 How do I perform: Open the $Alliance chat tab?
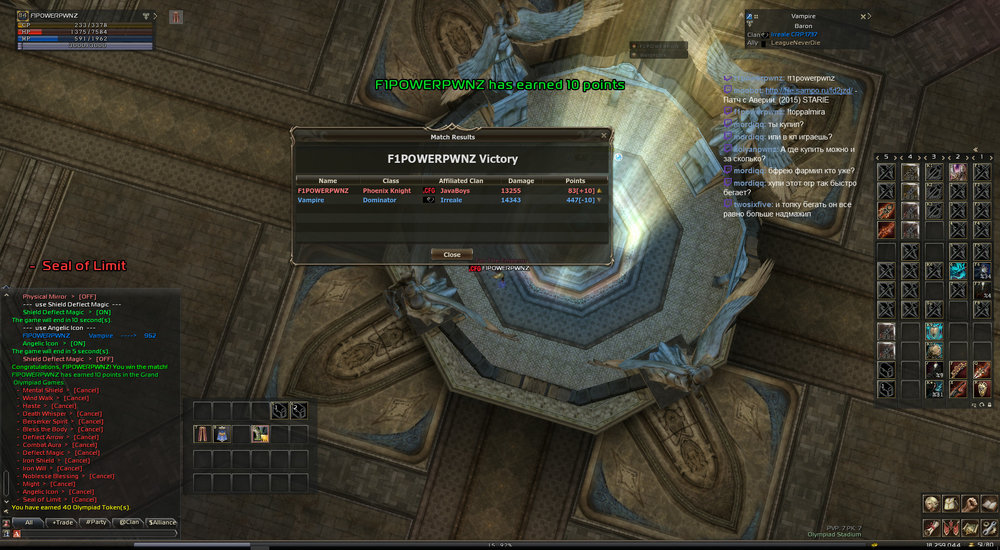pos(162,522)
